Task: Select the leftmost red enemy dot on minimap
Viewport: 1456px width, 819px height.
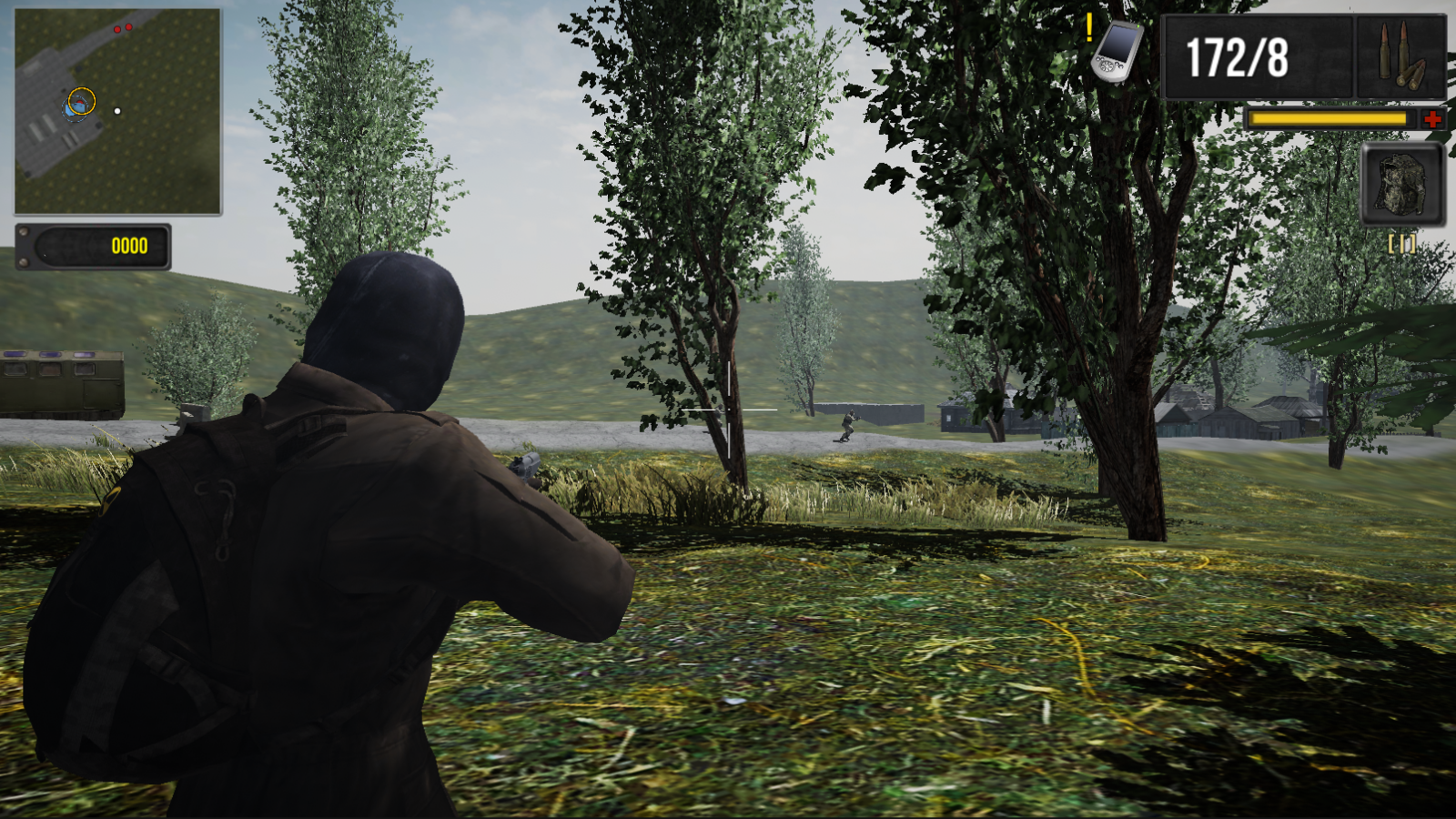Action: pos(116,27)
